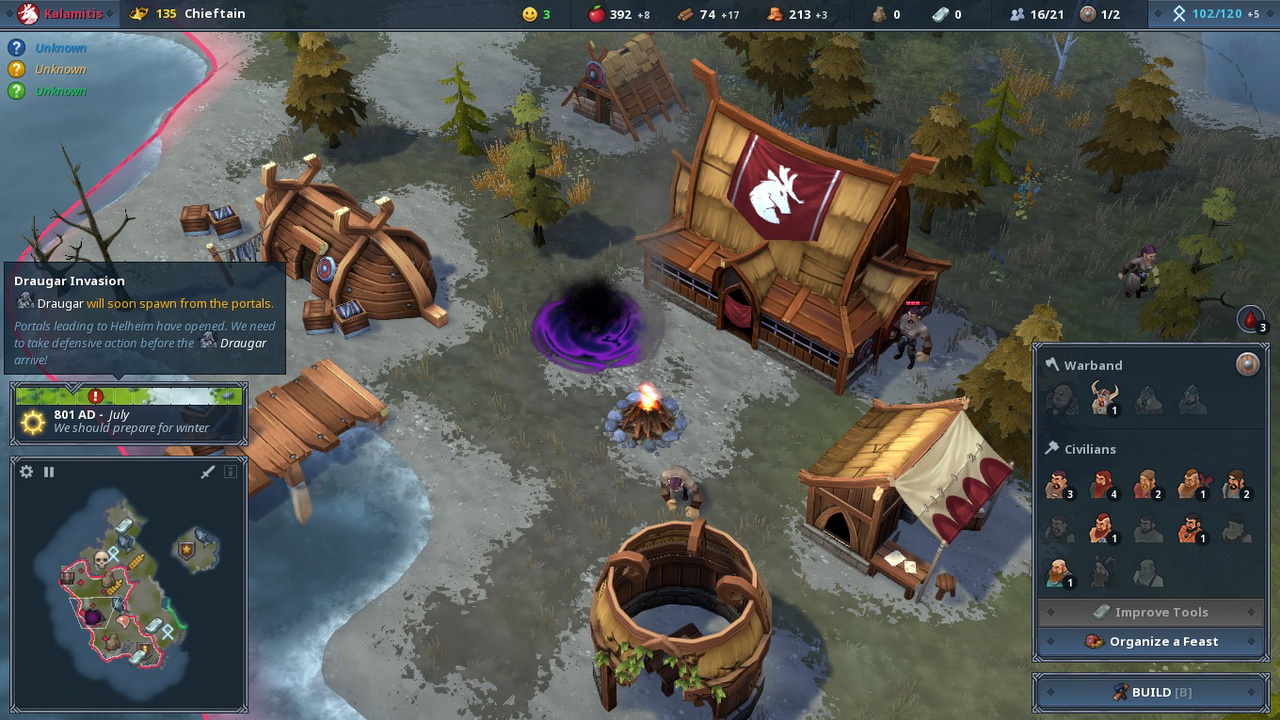Open the BUILD menu
The height and width of the screenshot is (720, 1280).
[x=1151, y=692]
